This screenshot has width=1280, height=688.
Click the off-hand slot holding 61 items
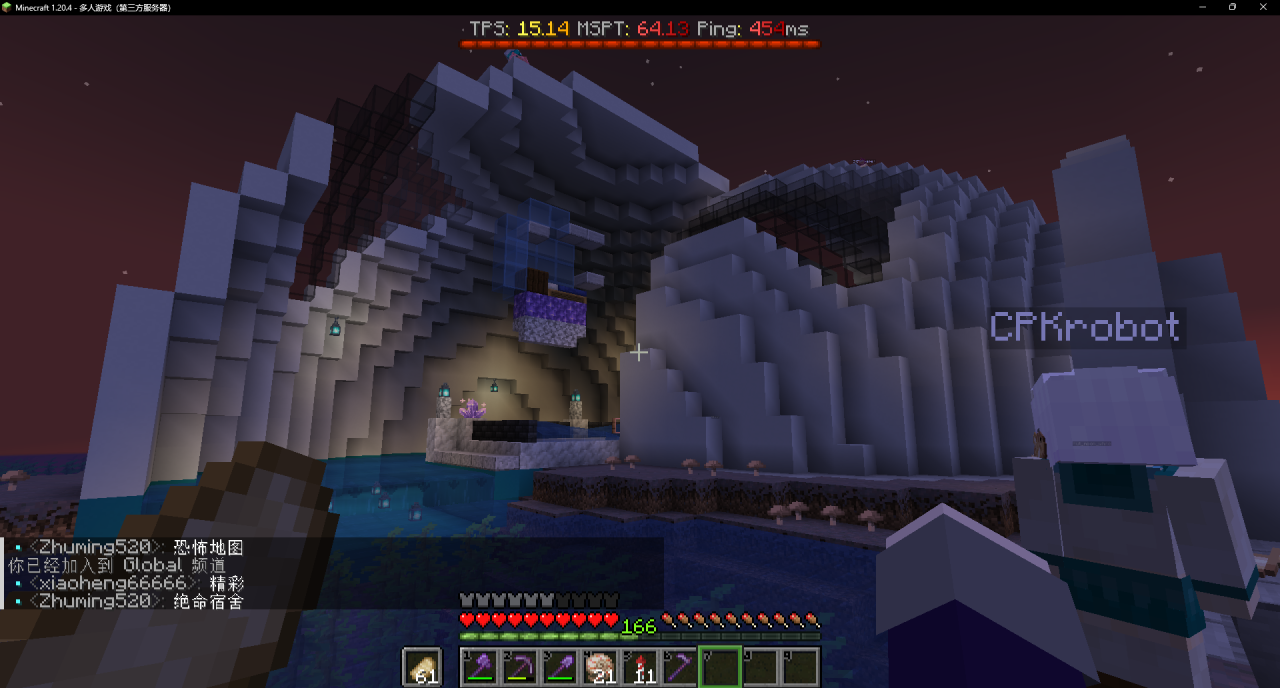(422, 667)
